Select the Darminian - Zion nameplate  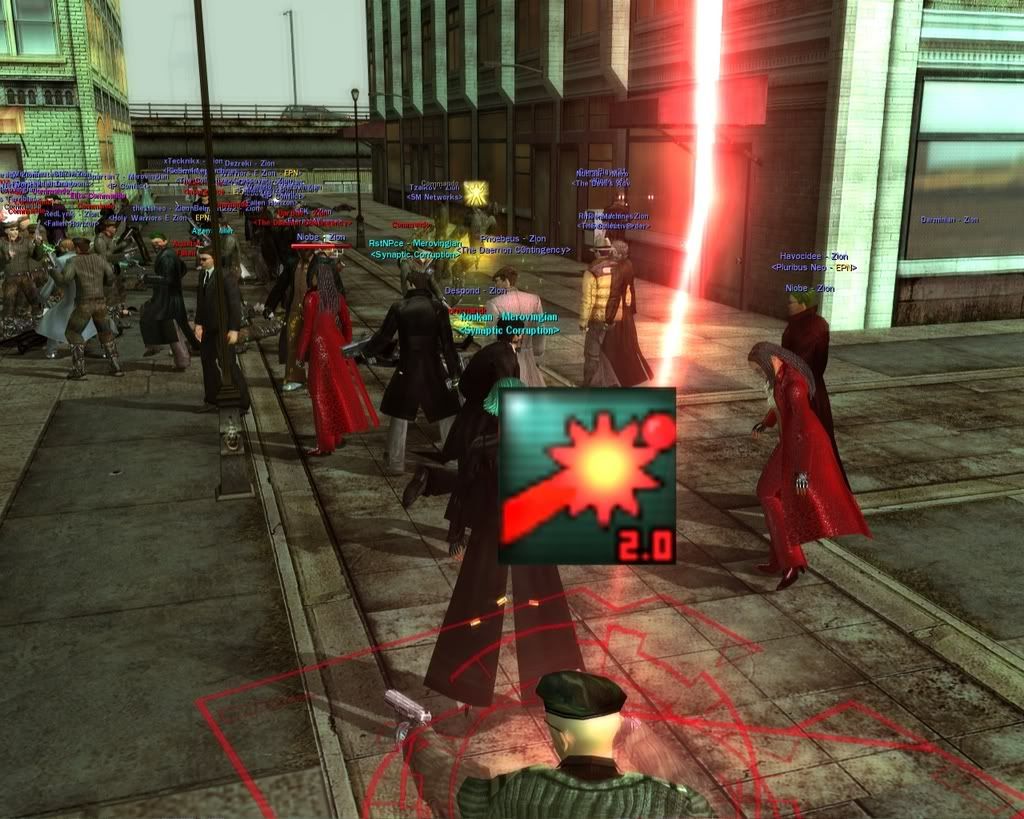(x=949, y=220)
